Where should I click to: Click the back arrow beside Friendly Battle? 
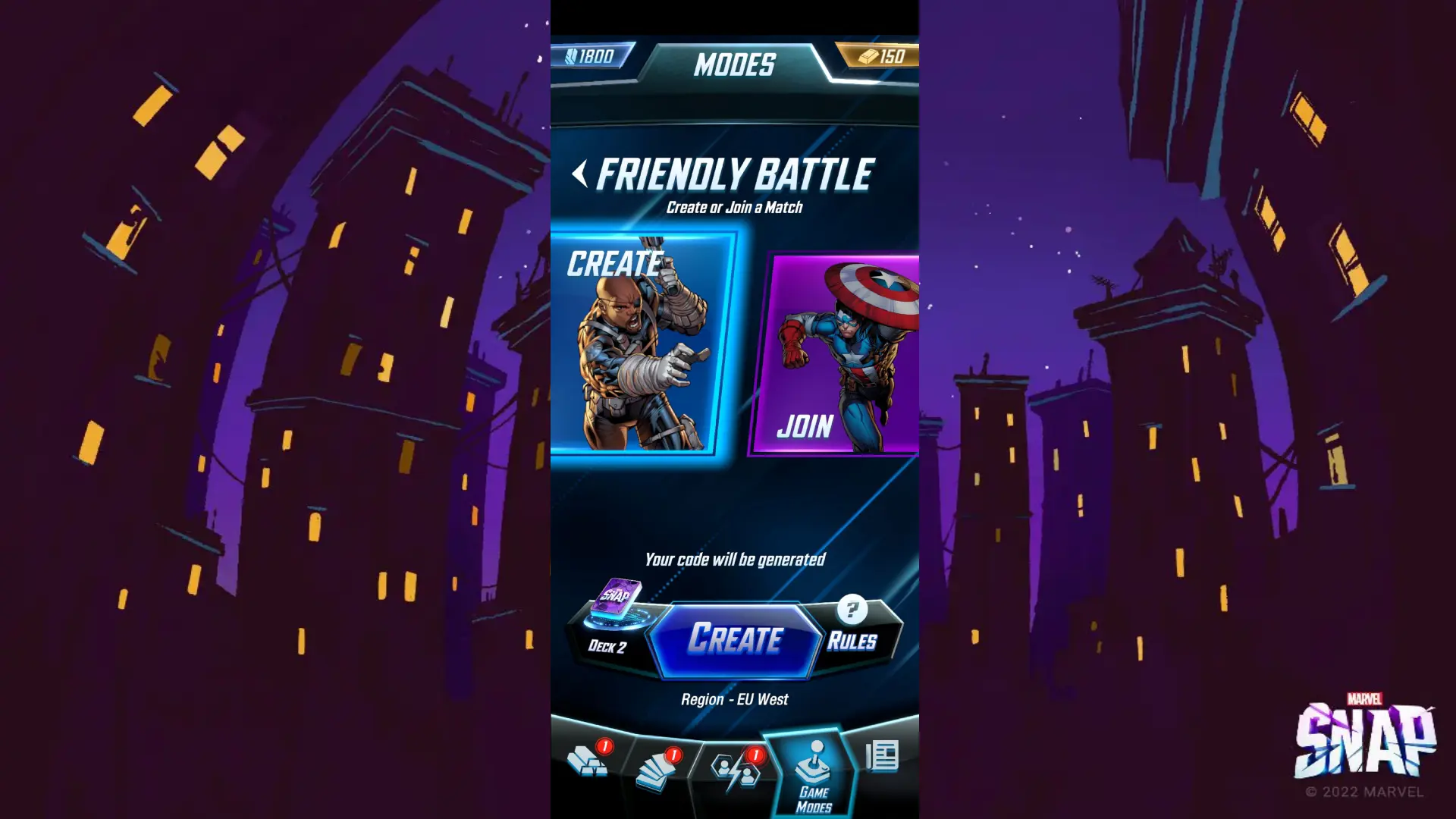tap(581, 173)
